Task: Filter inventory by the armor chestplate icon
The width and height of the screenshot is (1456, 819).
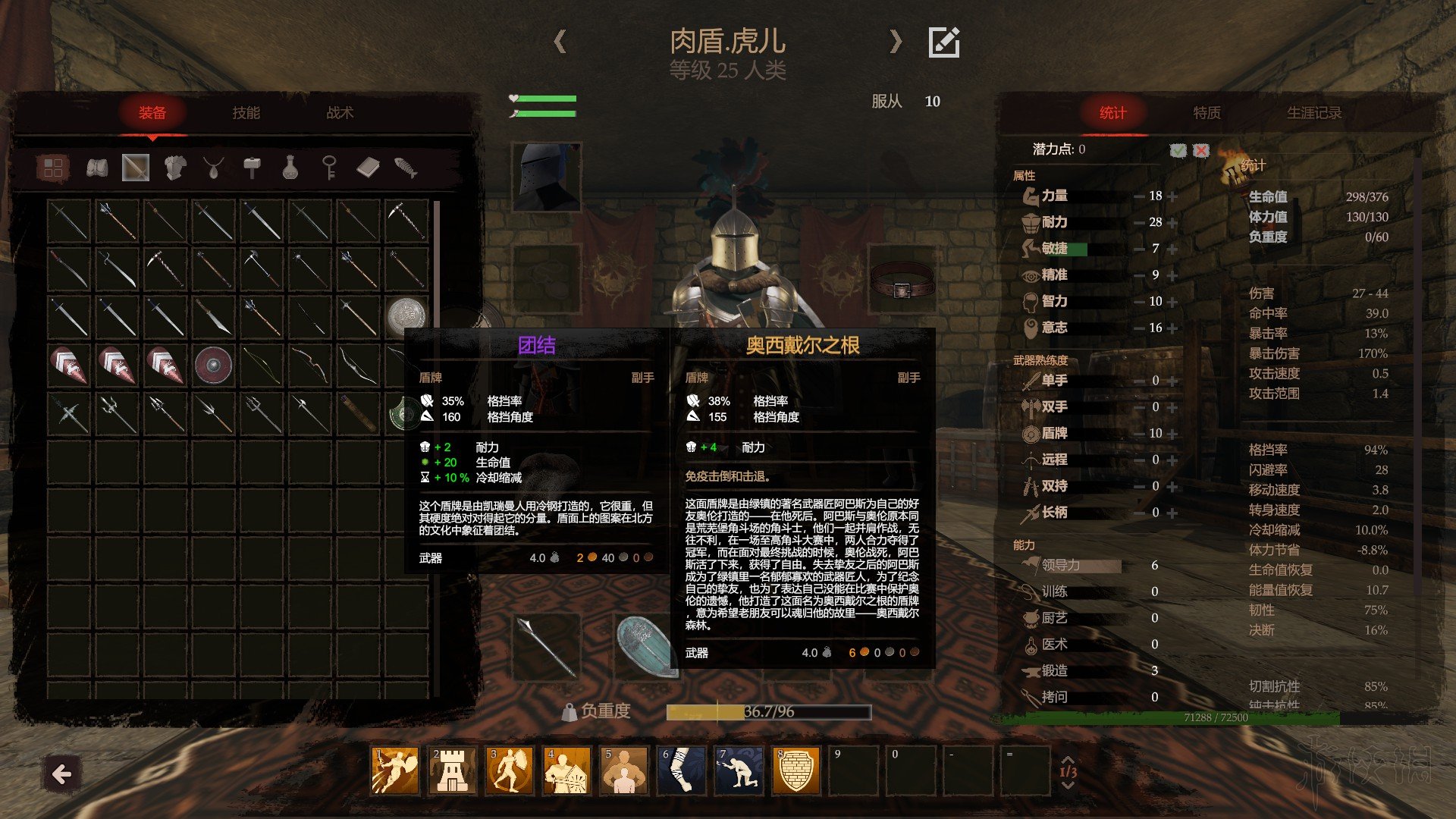Action: [x=175, y=168]
